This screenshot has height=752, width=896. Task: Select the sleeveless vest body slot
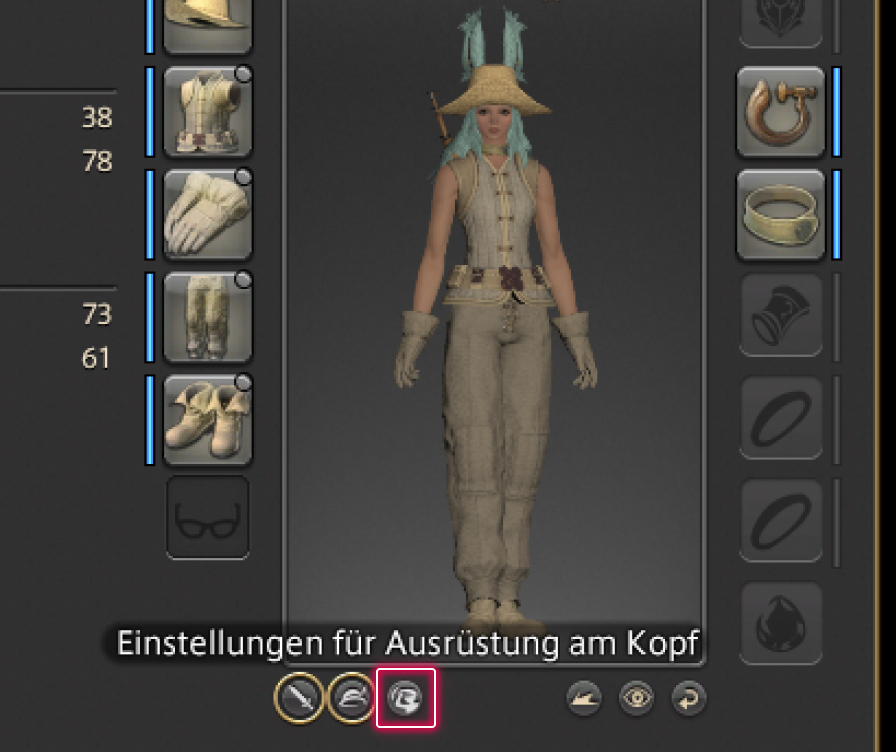[x=207, y=111]
